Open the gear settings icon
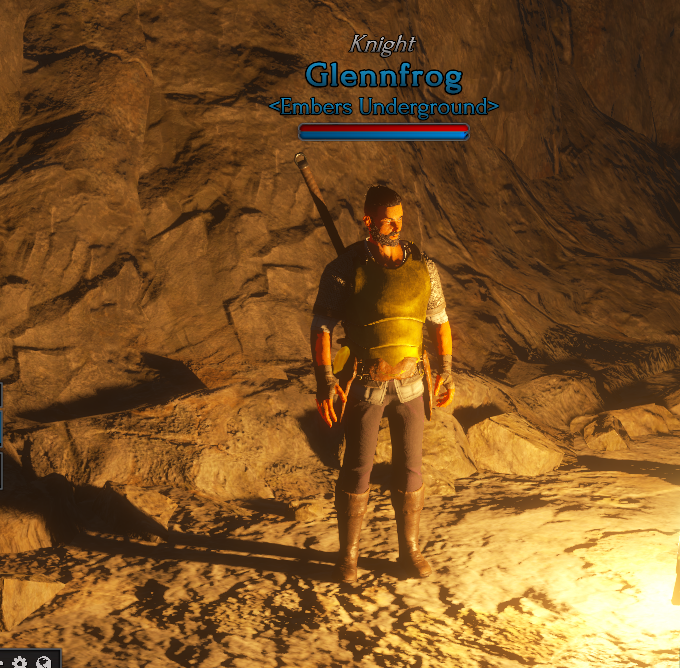 (x=19, y=661)
